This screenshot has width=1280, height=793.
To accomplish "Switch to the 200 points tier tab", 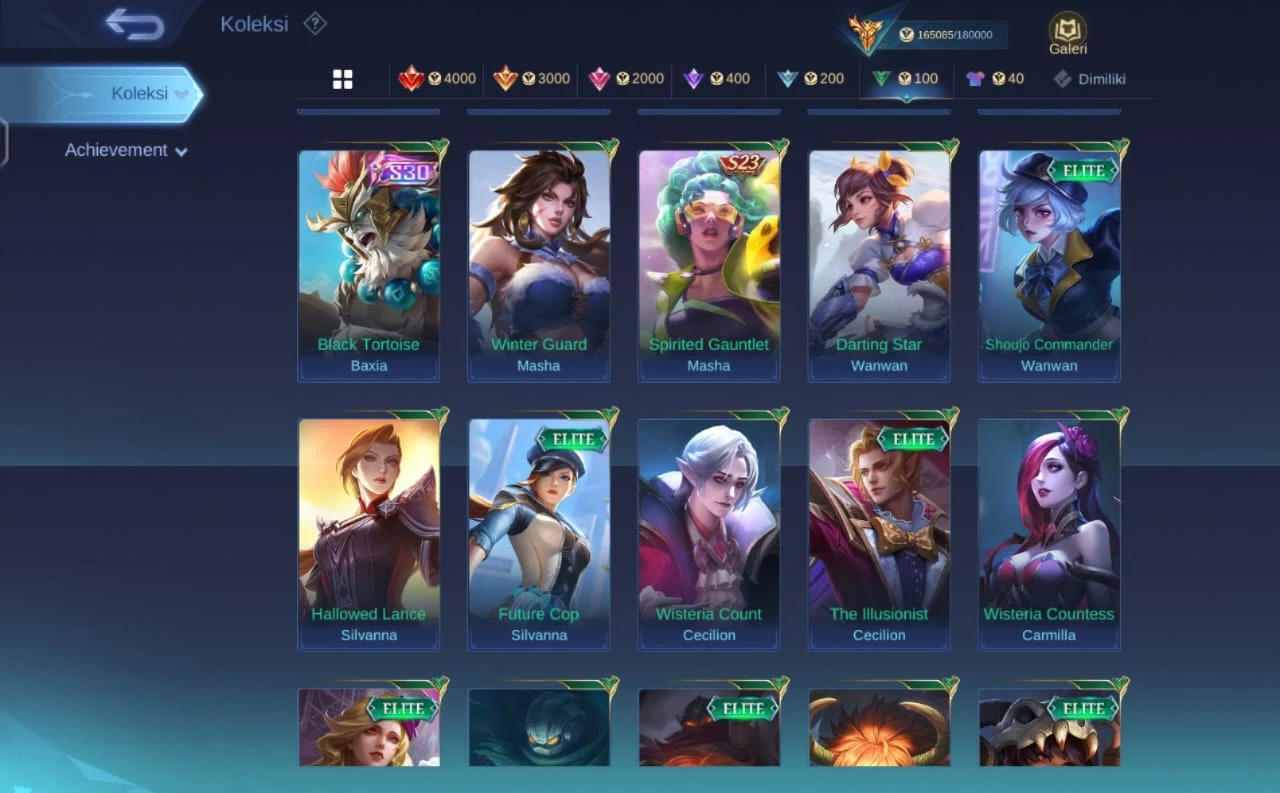I will point(810,78).
